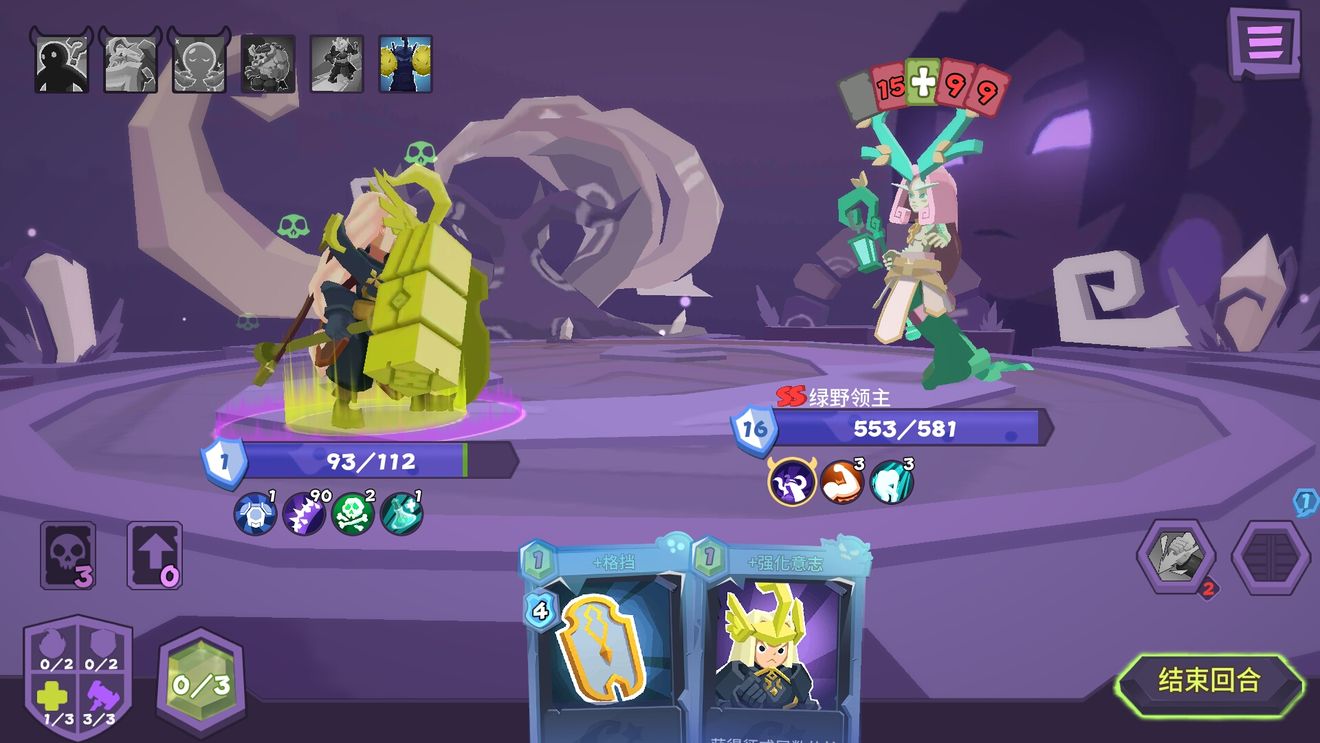Screen dimensions: 1320x743
Task: Activate the fist-and-arrows skill hexagon
Action: point(1177,555)
